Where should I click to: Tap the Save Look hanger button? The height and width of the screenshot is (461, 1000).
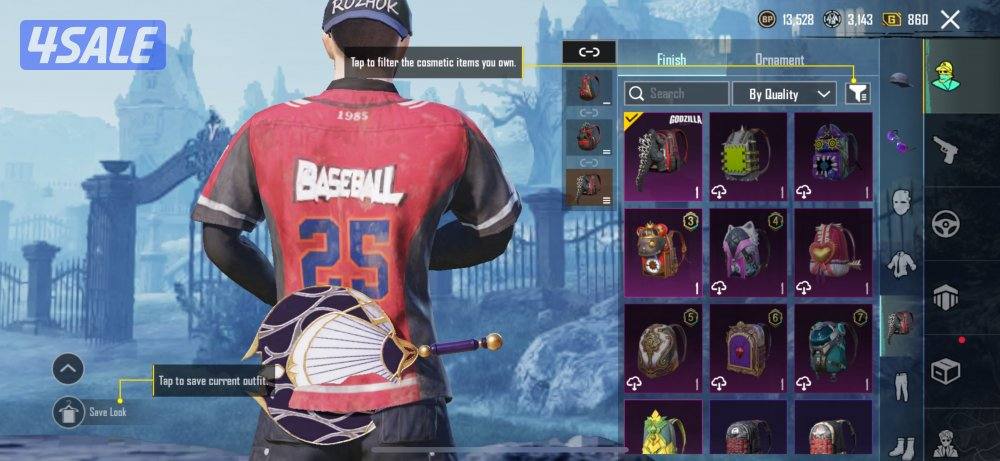point(68,411)
